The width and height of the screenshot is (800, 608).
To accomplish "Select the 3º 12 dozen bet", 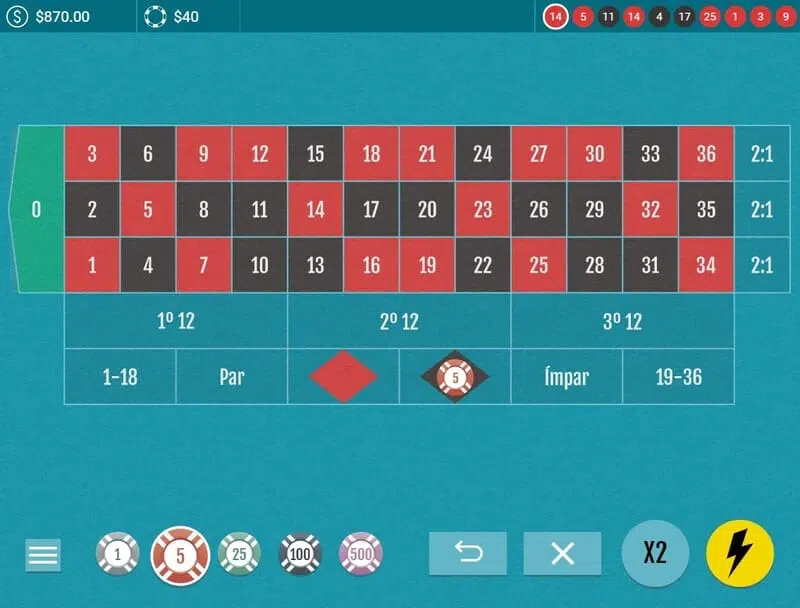I will [622, 322].
